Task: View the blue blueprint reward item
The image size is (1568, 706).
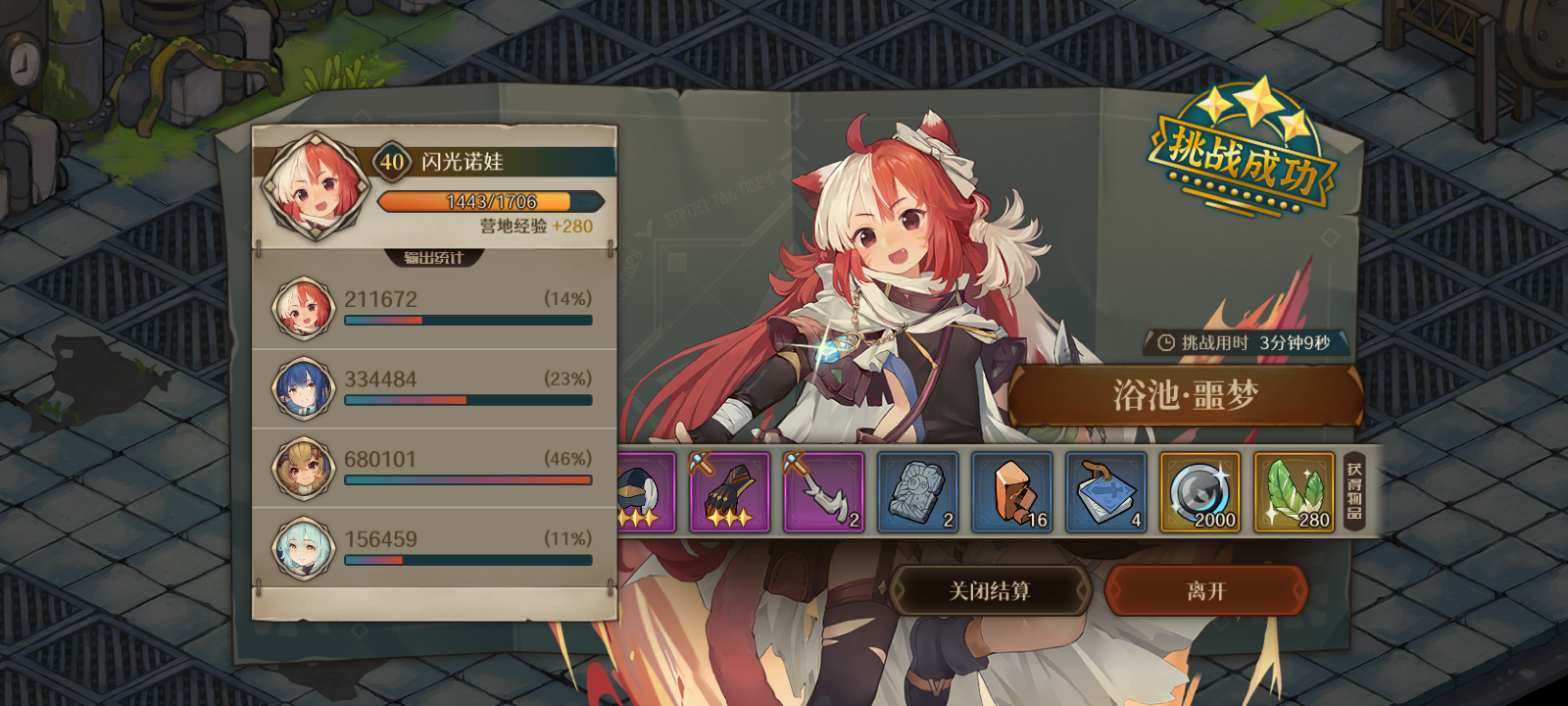Action: click(x=1105, y=492)
